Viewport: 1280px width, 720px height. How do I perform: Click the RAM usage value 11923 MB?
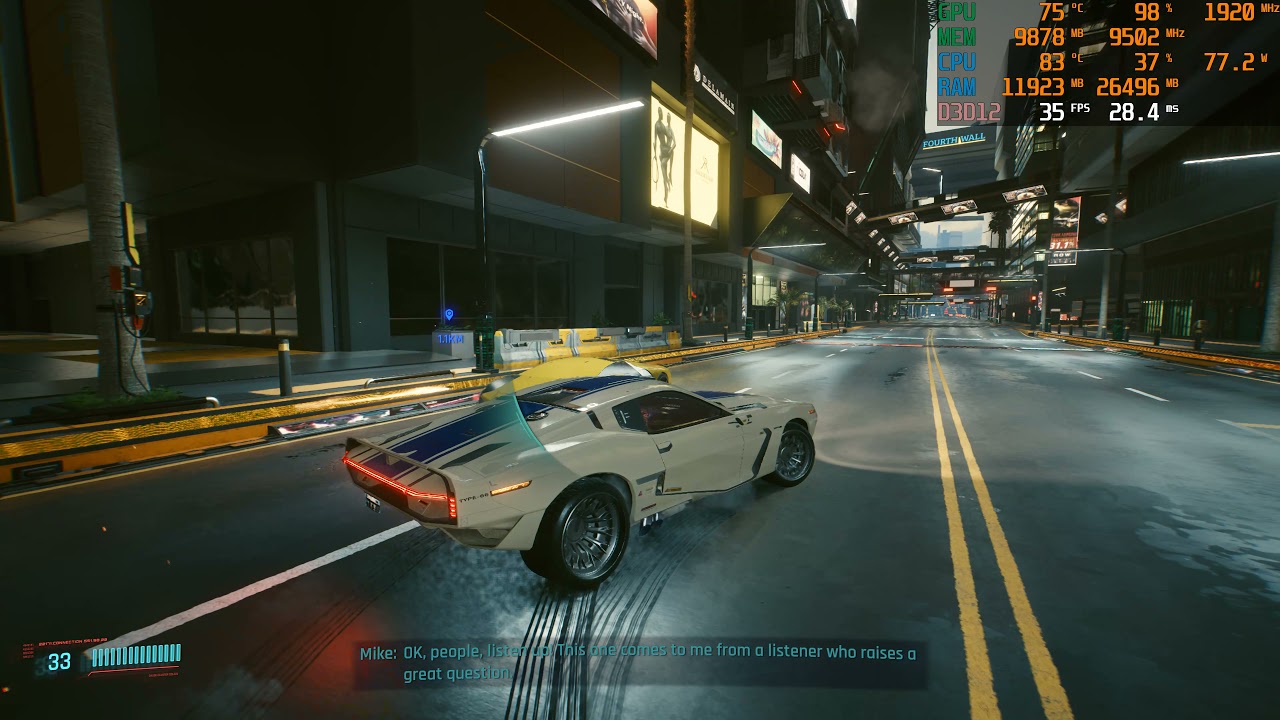coord(1037,87)
